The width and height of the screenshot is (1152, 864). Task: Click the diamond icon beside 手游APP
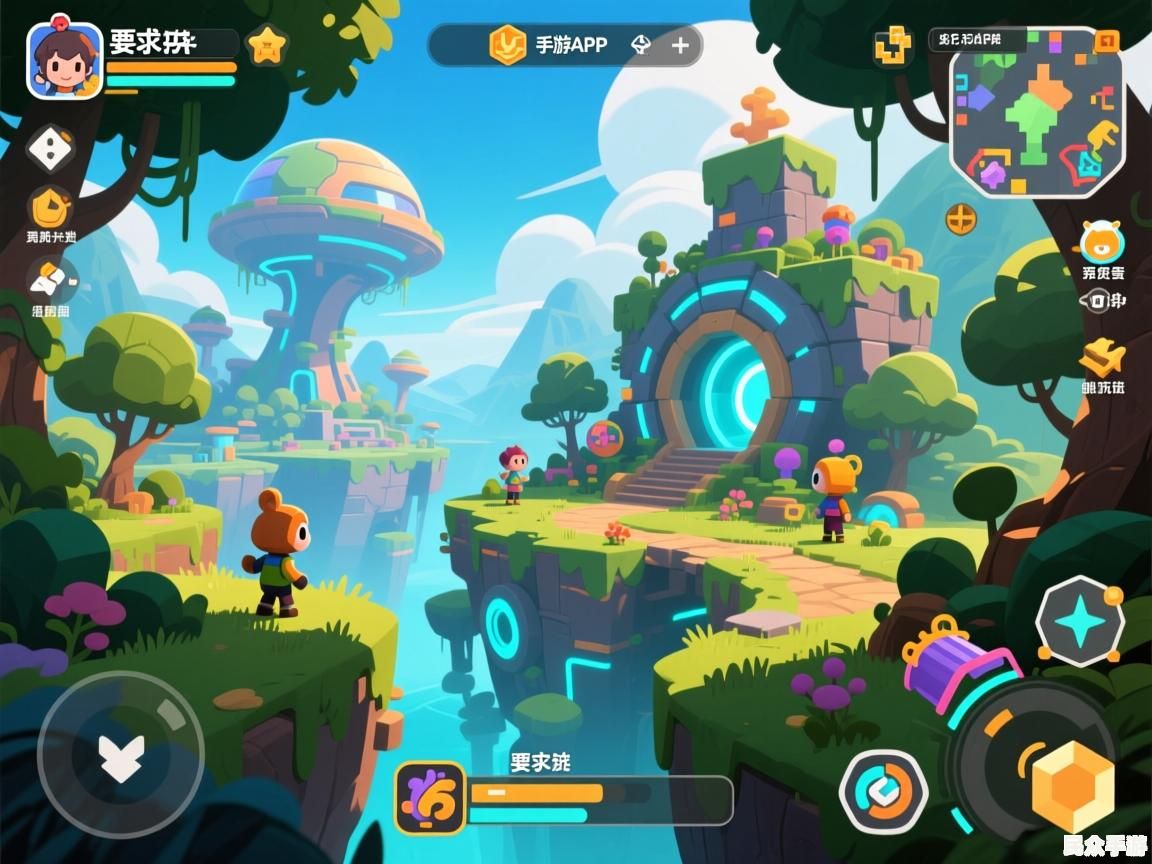tap(641, 45)
